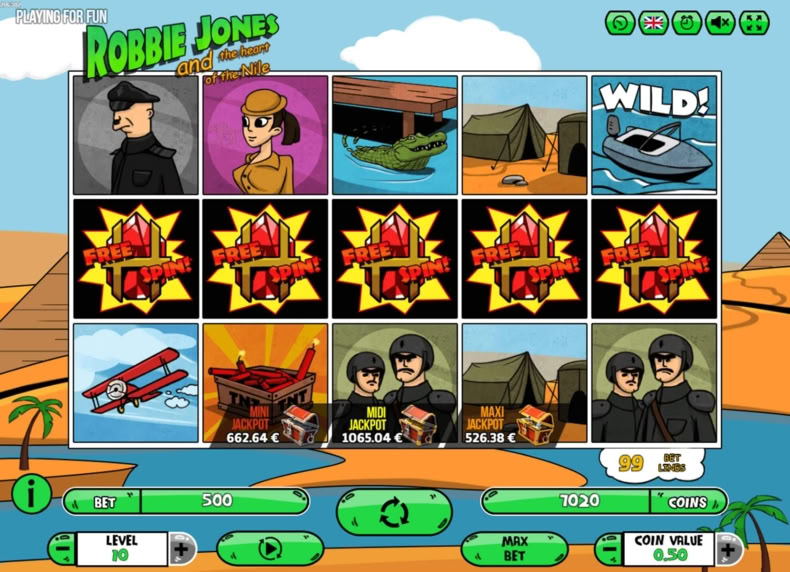Spin the reels with the circular arrows button
Viewport: 790px width, 572px height.
394,513
